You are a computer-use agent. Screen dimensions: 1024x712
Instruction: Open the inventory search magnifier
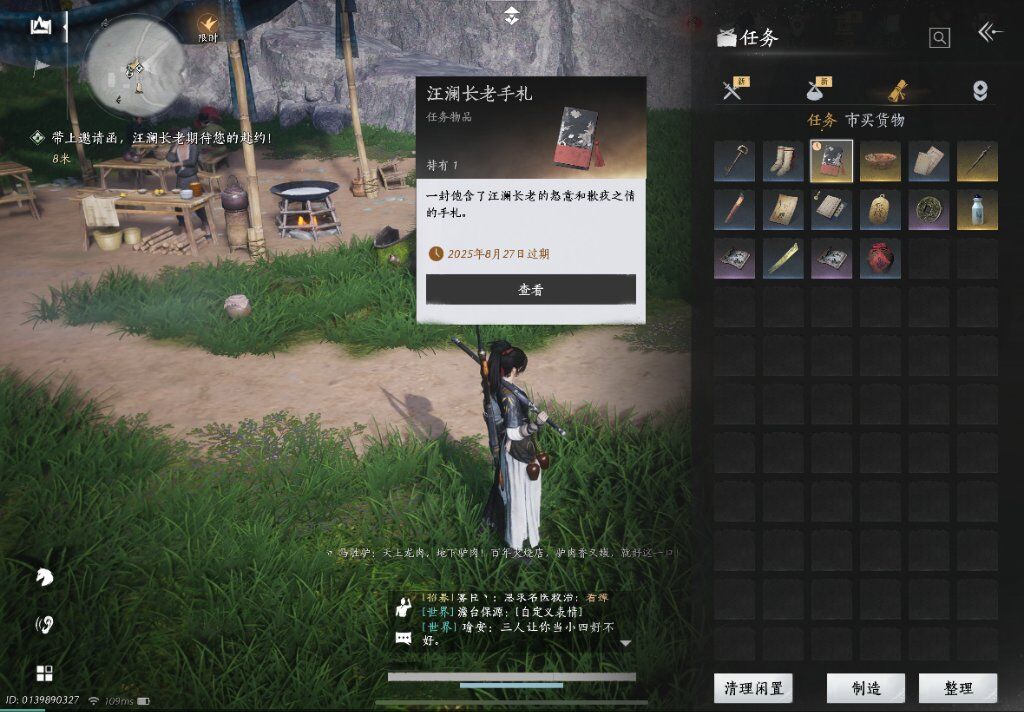939,38
